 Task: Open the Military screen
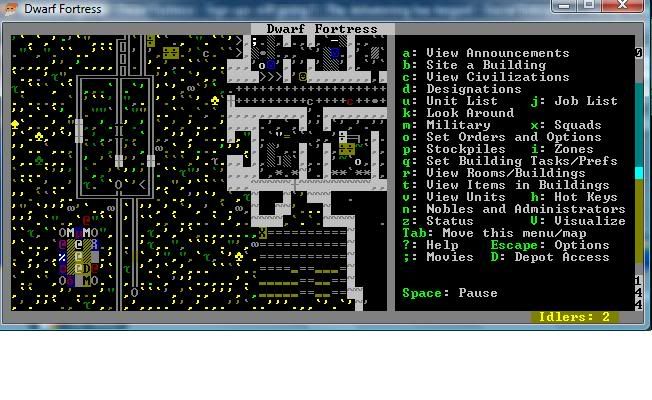(457, 125)
